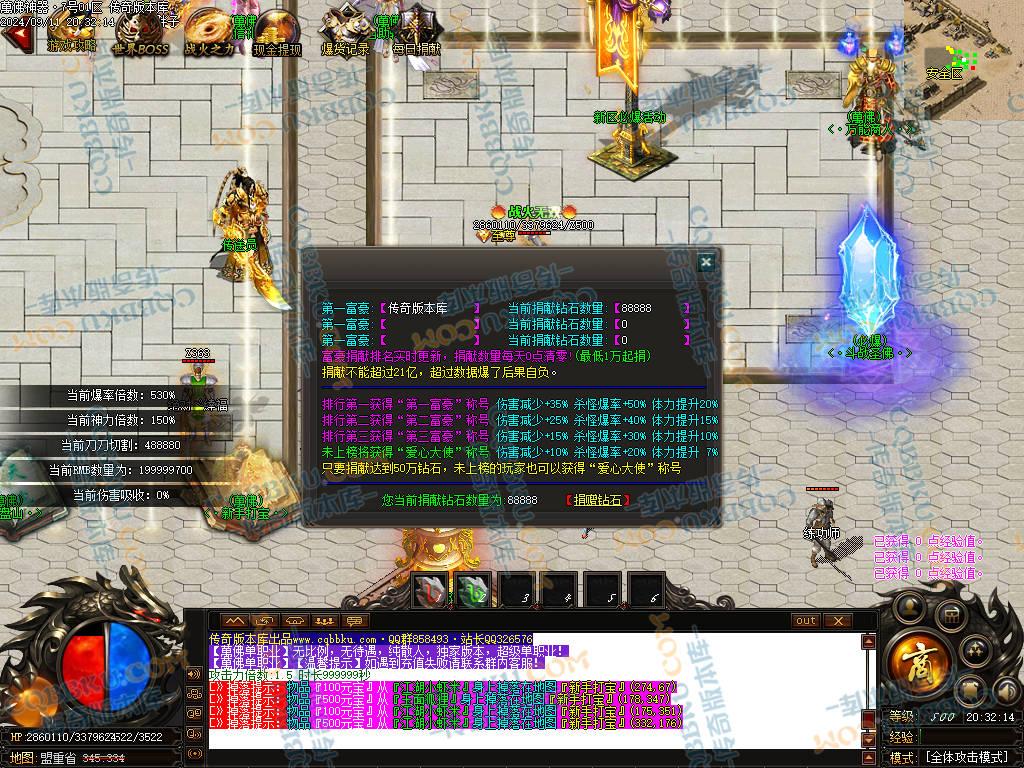Select the red potion in hotbar slot 1
Viewport: 1024px width, 768px height.
point(430,590)
